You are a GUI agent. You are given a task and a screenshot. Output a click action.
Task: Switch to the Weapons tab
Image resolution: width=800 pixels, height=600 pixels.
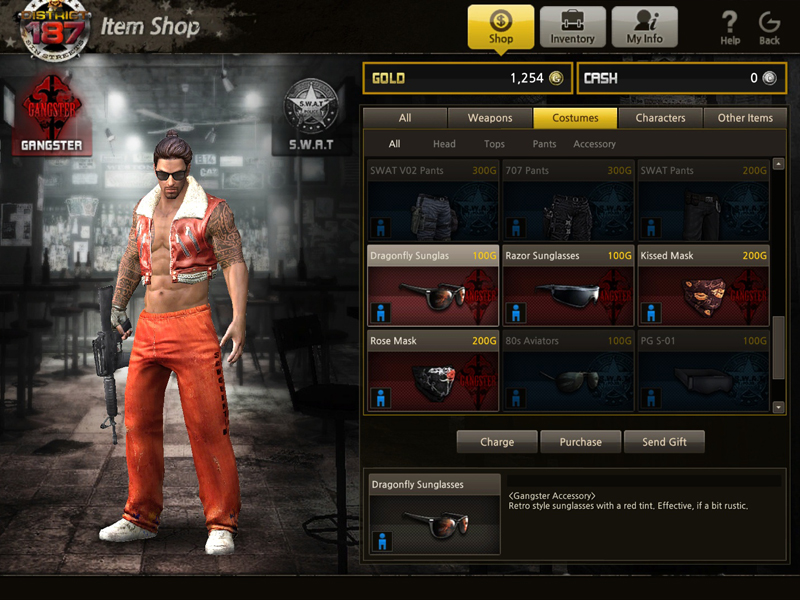(490, 118)
